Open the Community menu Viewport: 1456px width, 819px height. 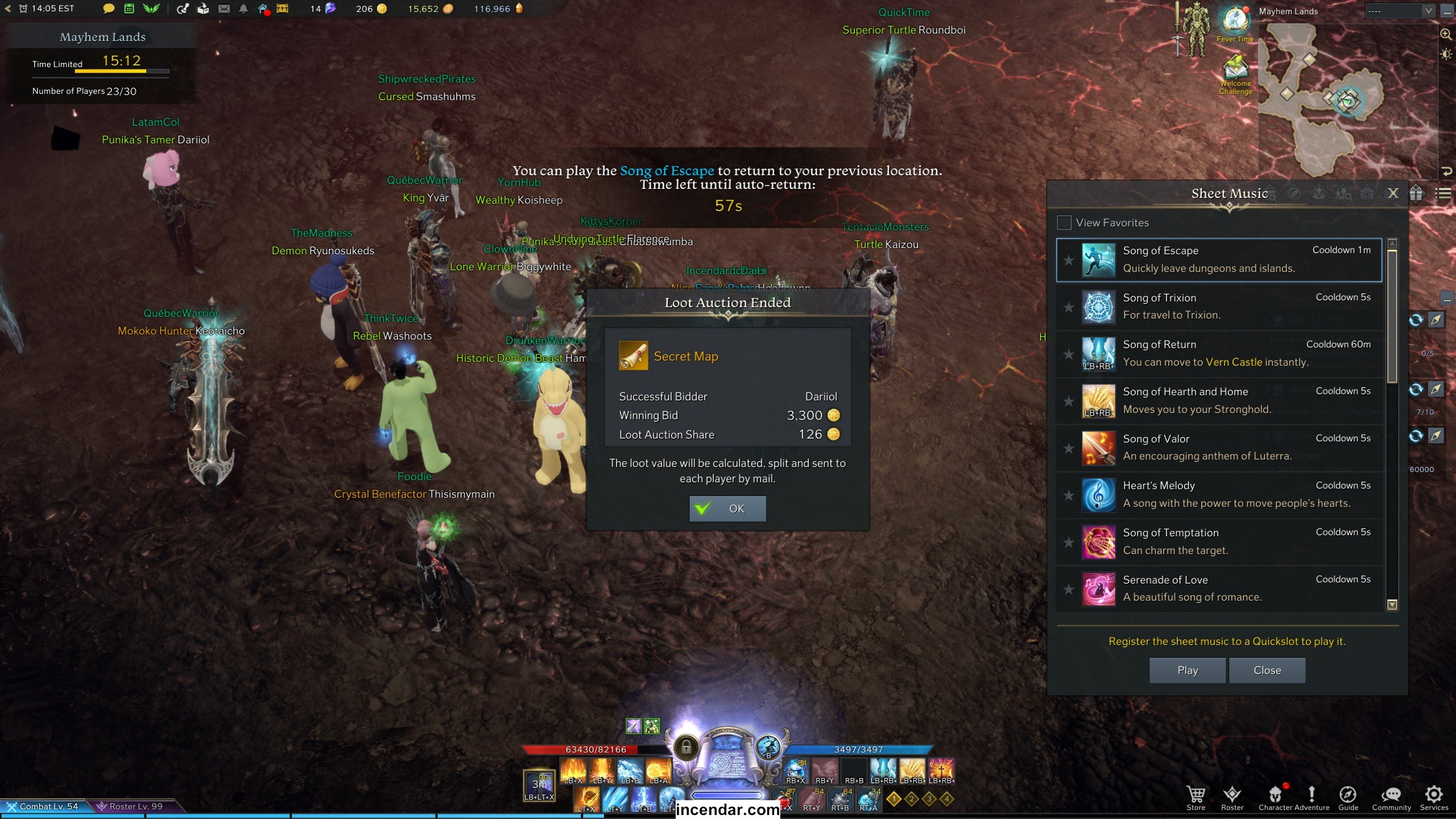(1391, 796)
